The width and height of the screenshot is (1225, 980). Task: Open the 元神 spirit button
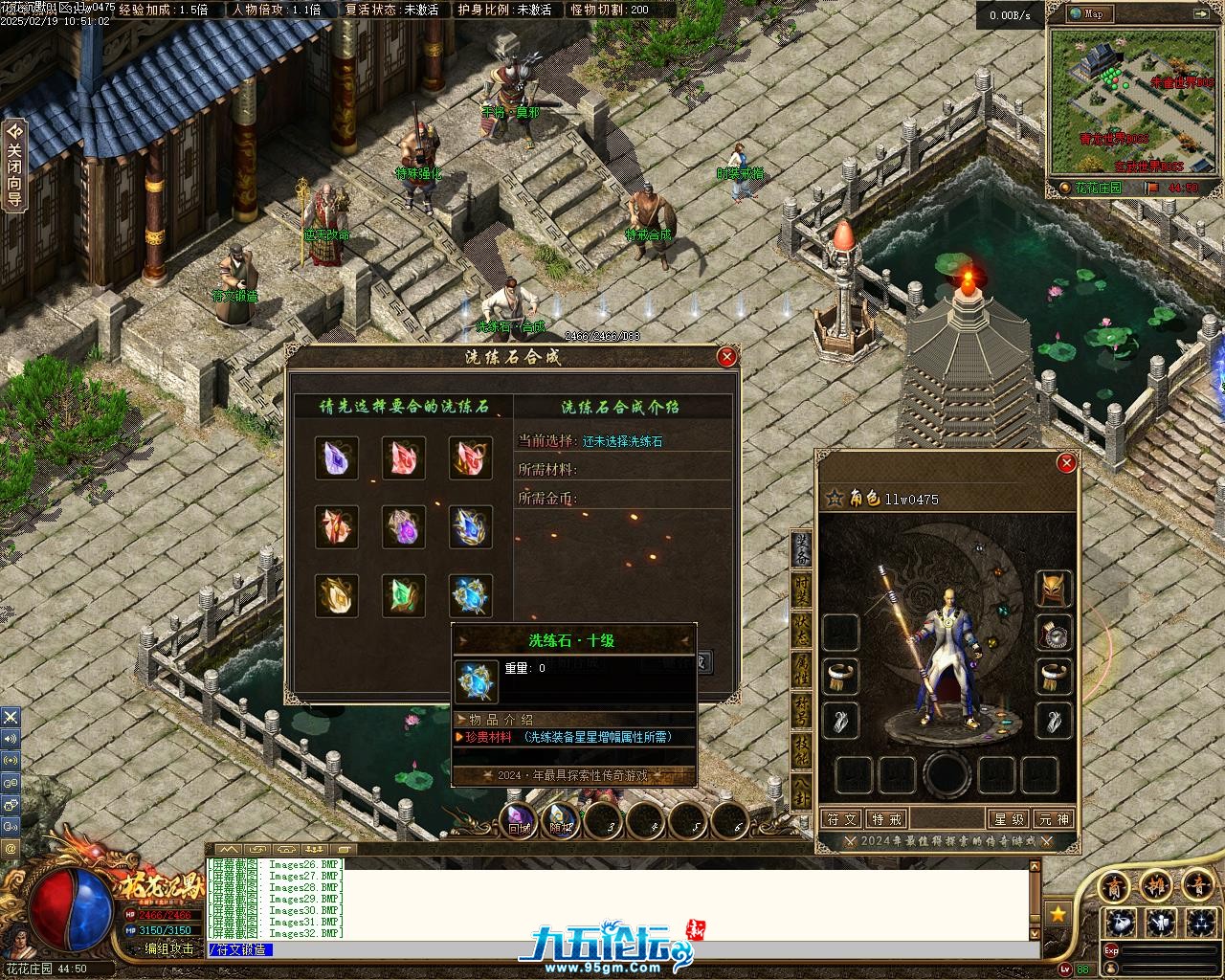1054,819
